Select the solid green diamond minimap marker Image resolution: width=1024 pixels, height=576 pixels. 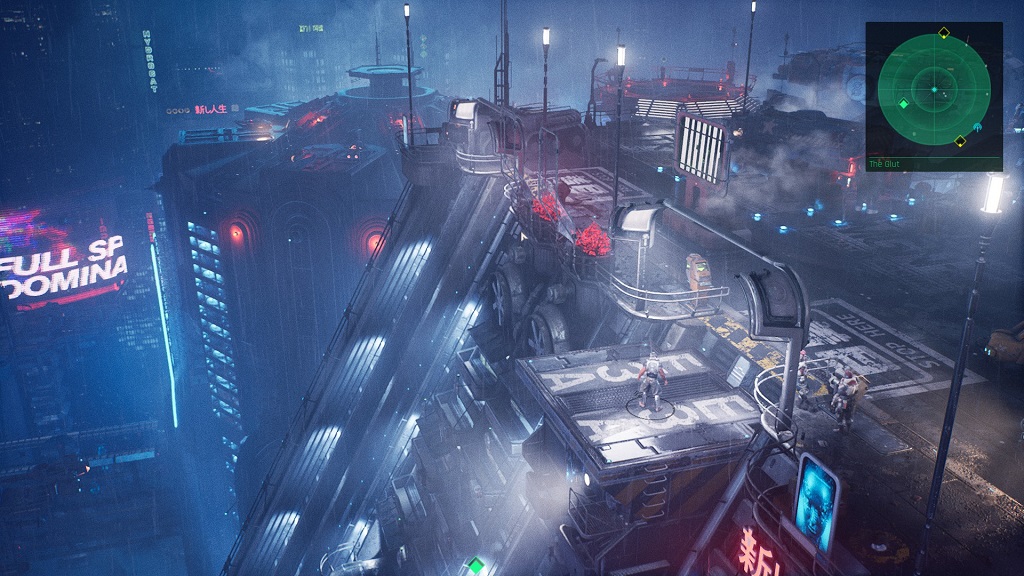pos(903,104)
